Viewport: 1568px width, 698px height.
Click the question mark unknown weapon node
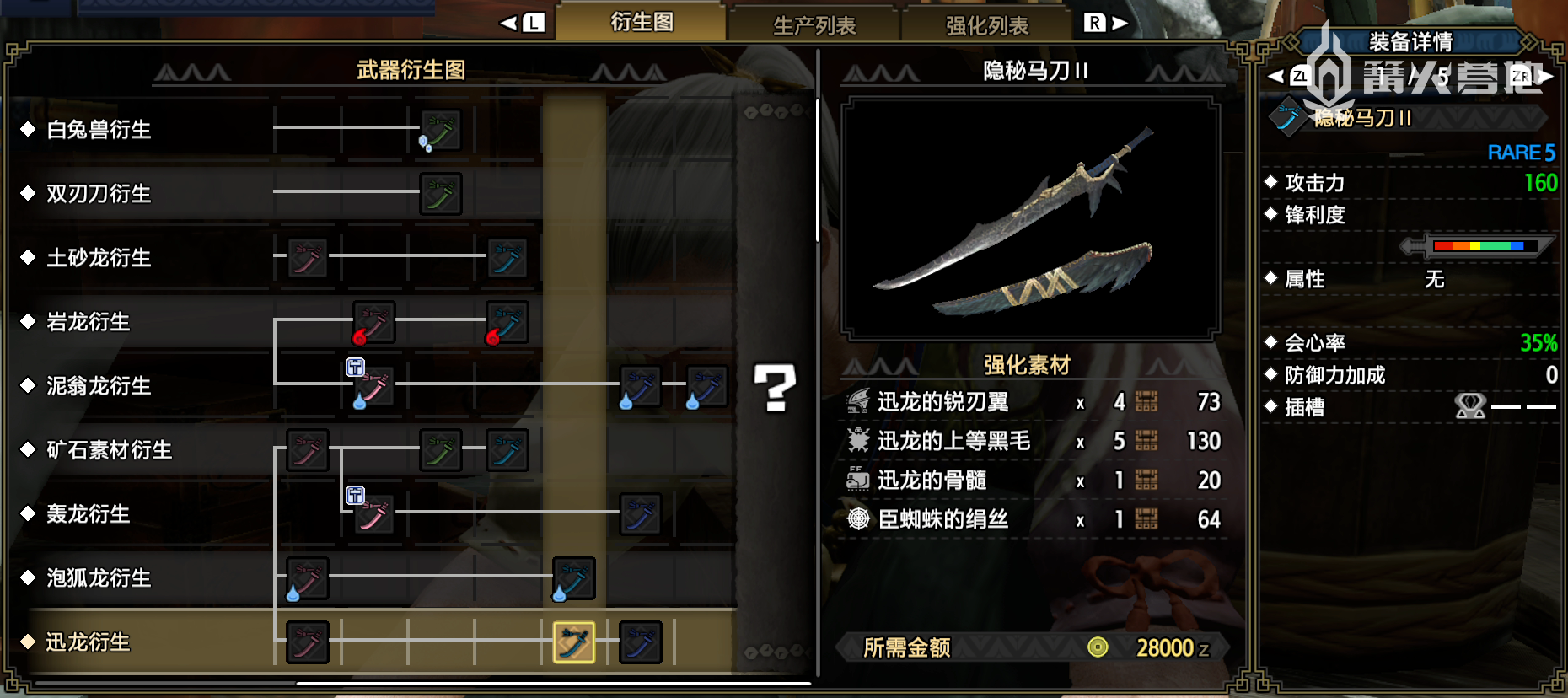(774, 388)
